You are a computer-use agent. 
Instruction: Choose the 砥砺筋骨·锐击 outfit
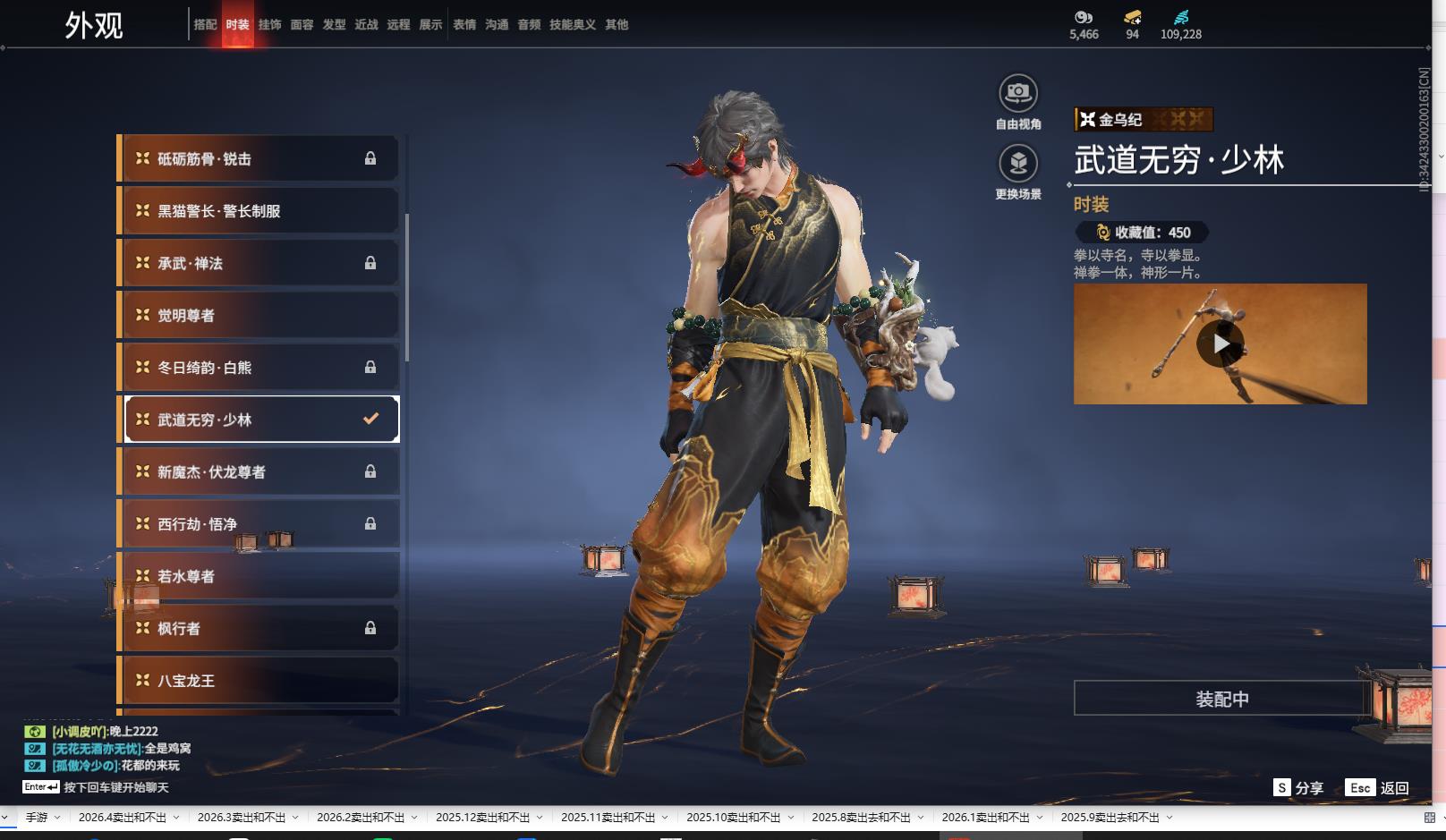tap(259, 159)
